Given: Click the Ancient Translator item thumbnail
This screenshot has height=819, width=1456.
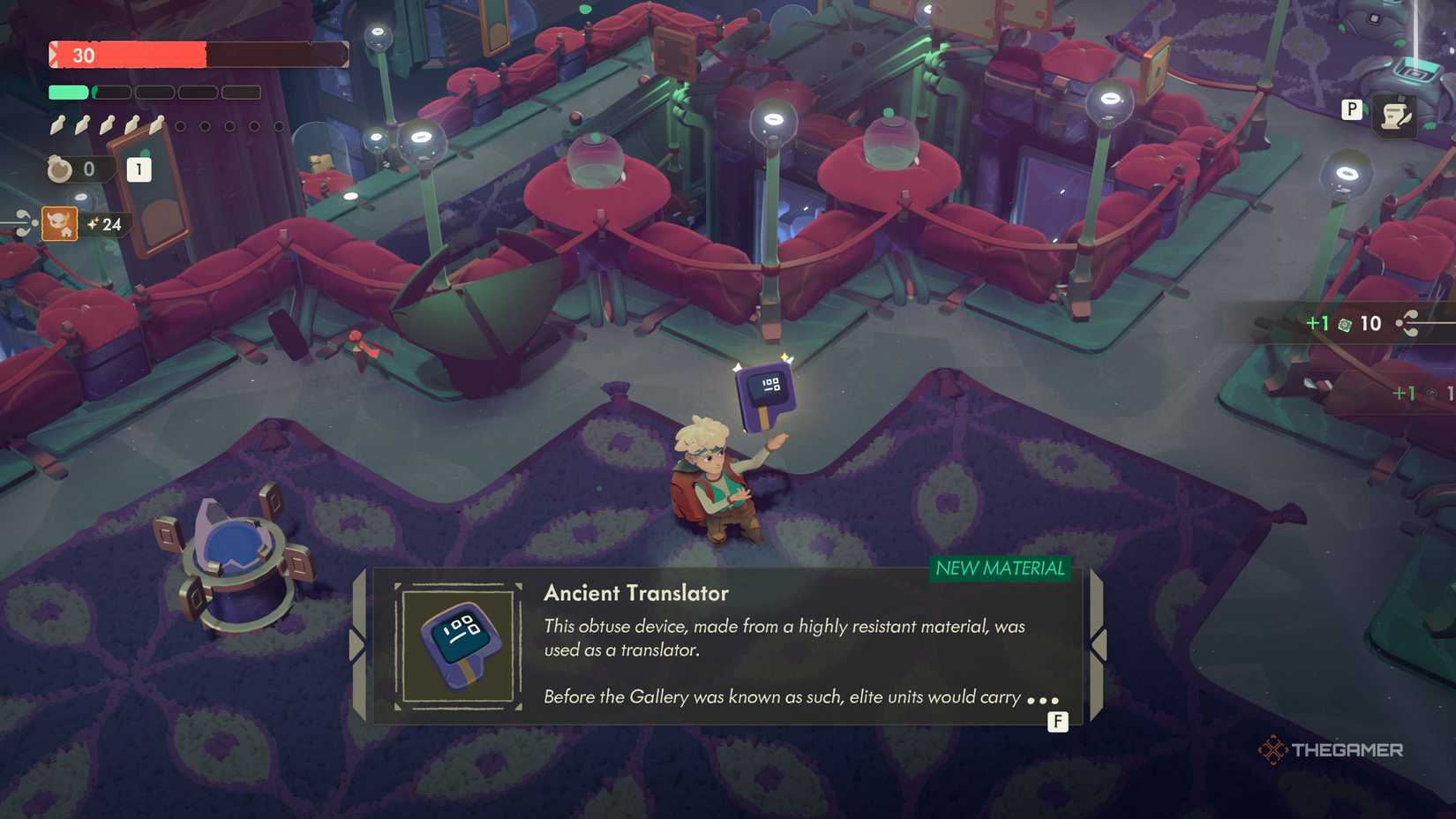Looking at the screenshot, I should pos(458,644).
